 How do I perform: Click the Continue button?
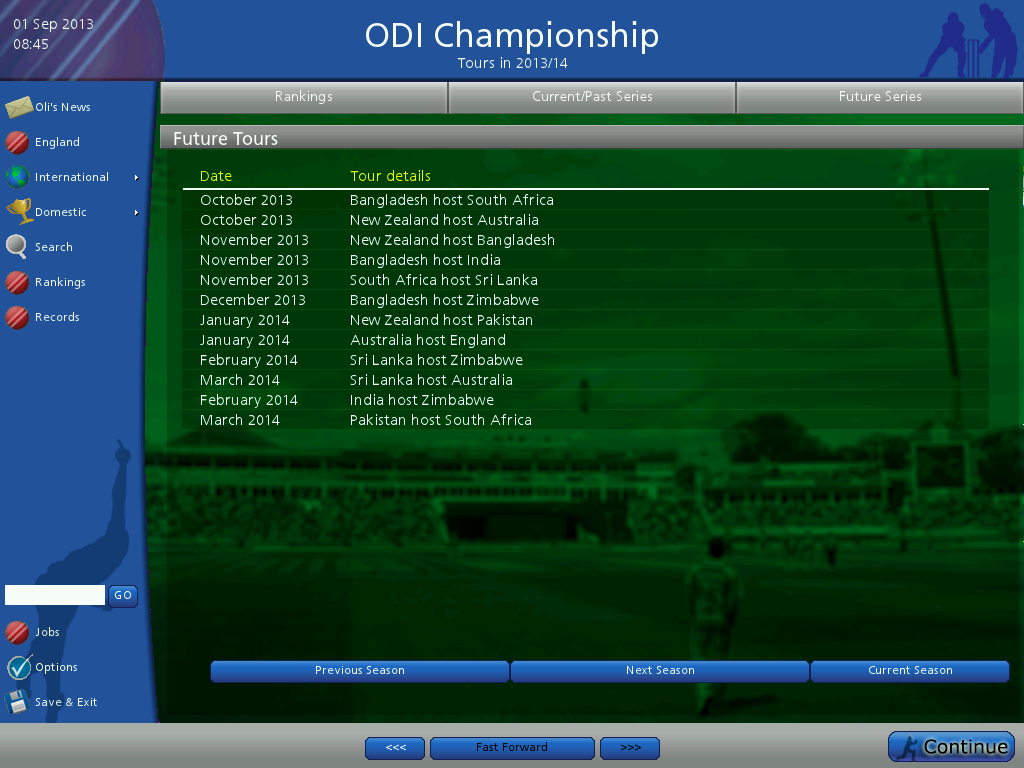pos(952,747)
